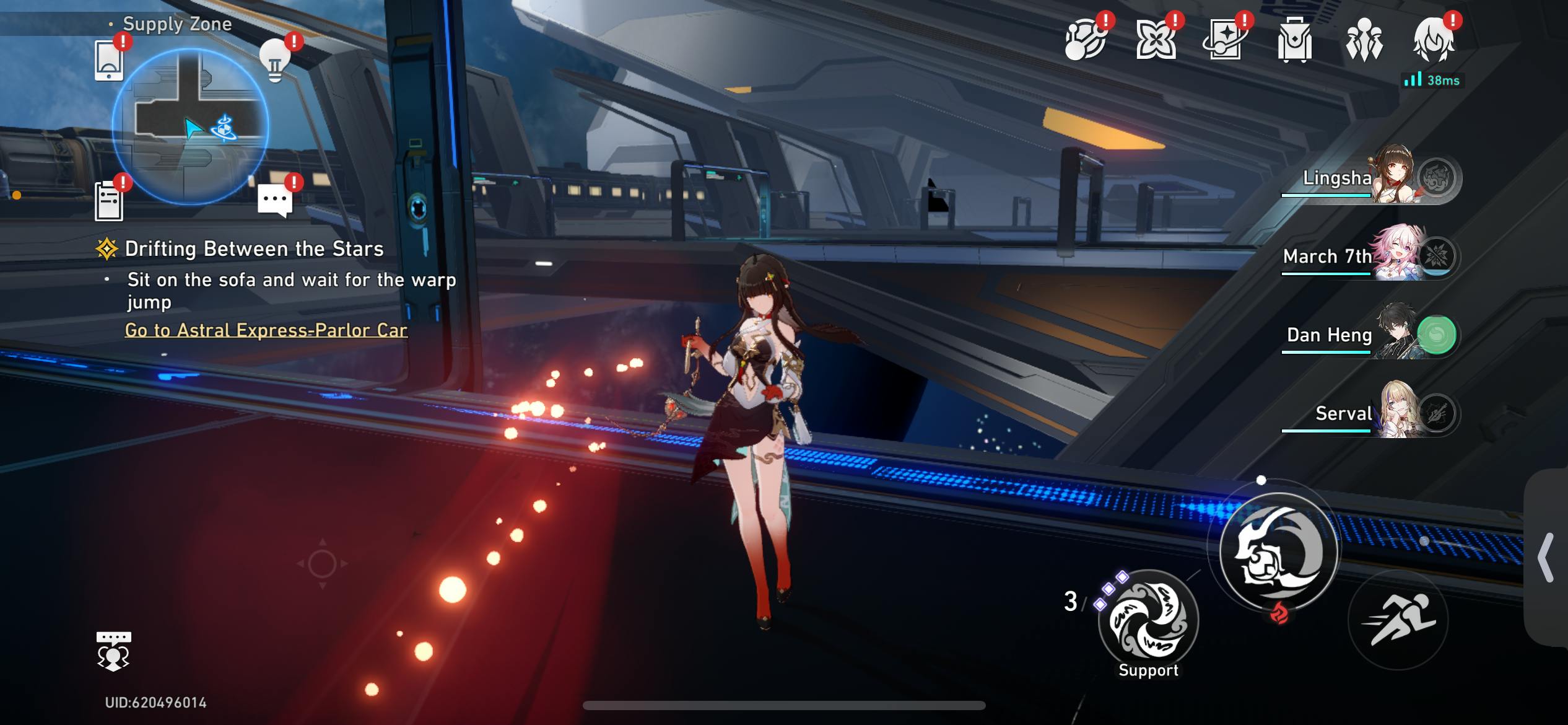Image resolution: width=1568 pixels, height=725 pixels.
Task: Use the basic attack button
Action: [1278, 551]
